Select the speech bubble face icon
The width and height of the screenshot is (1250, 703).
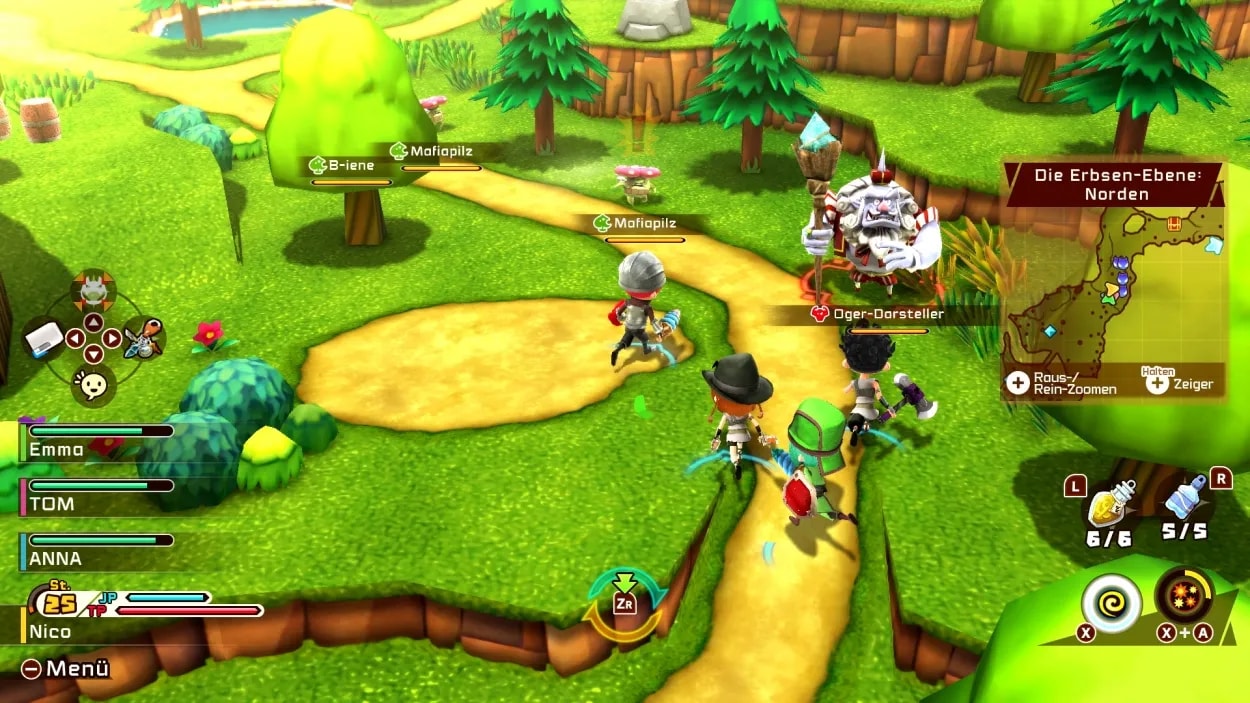click(93, 383)
